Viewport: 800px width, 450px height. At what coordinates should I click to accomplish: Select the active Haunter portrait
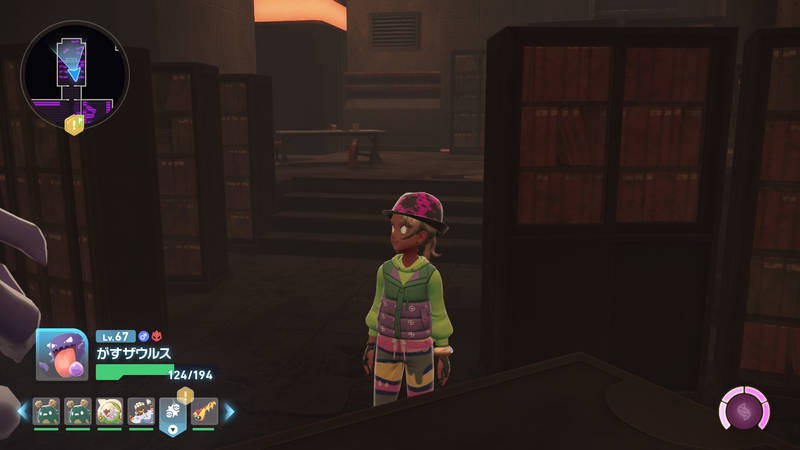[62, 354]
